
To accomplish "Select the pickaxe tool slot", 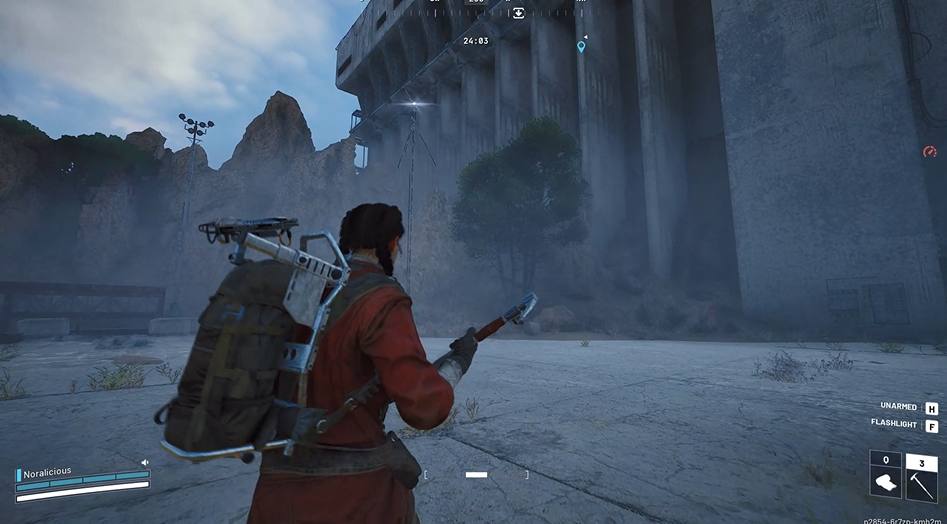I will (920, 475).
